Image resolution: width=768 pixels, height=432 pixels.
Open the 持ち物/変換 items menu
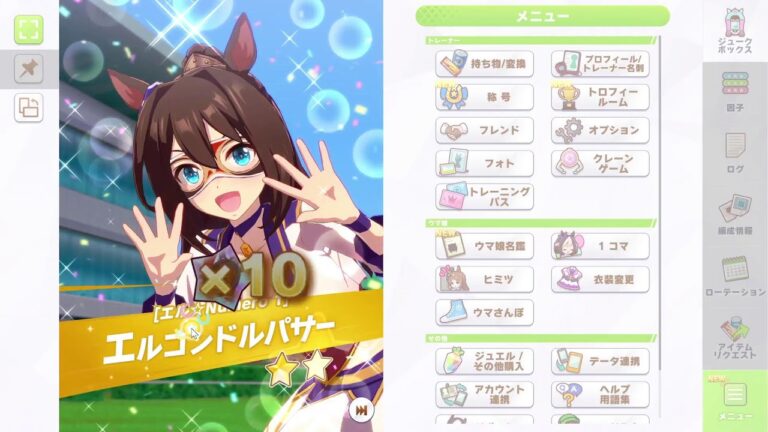tap(484, 65)
